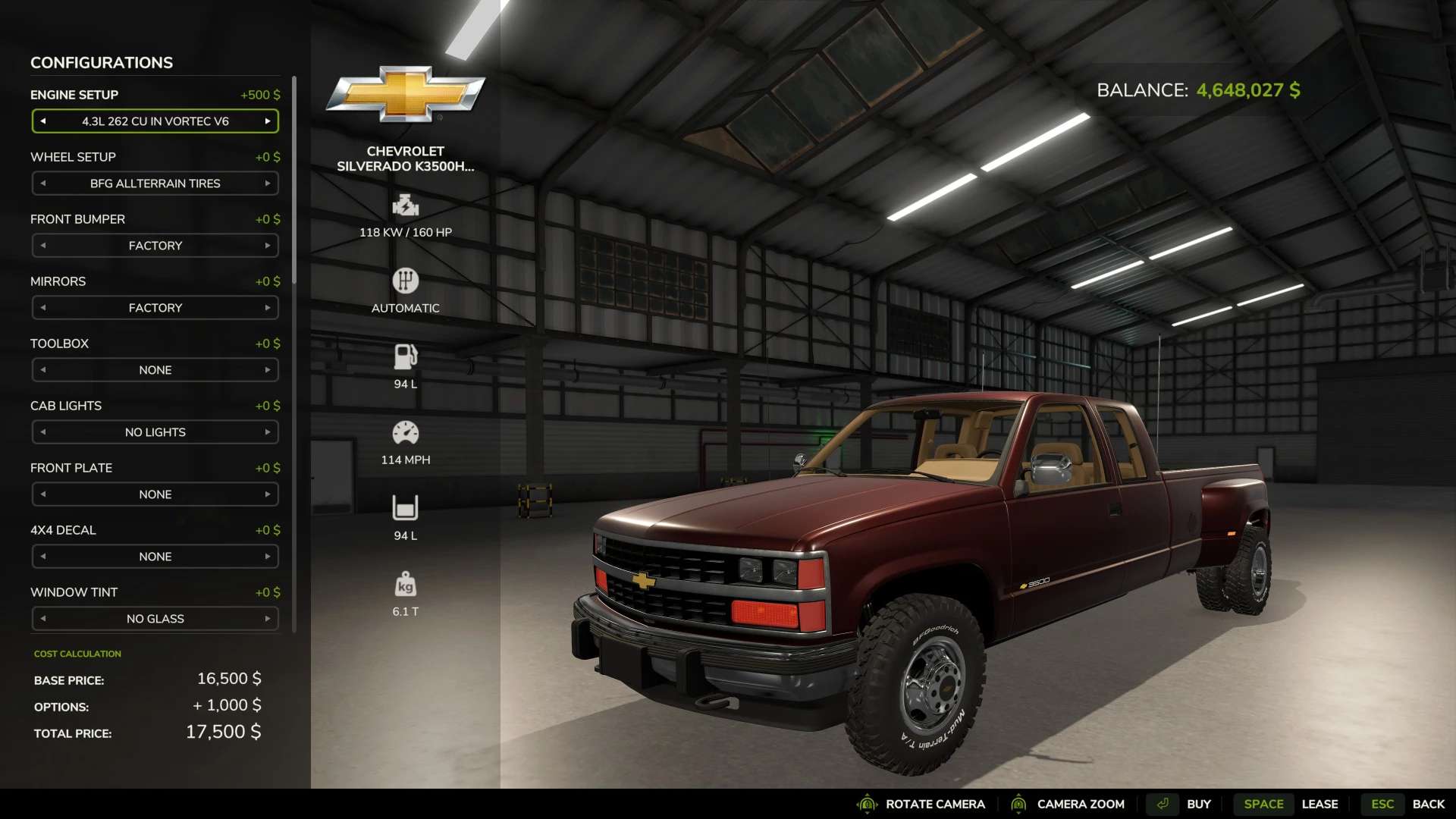Screen dimensions: 1456x819
Task: Select the Mirrors previous option arrow
Action: click(43, 308)
